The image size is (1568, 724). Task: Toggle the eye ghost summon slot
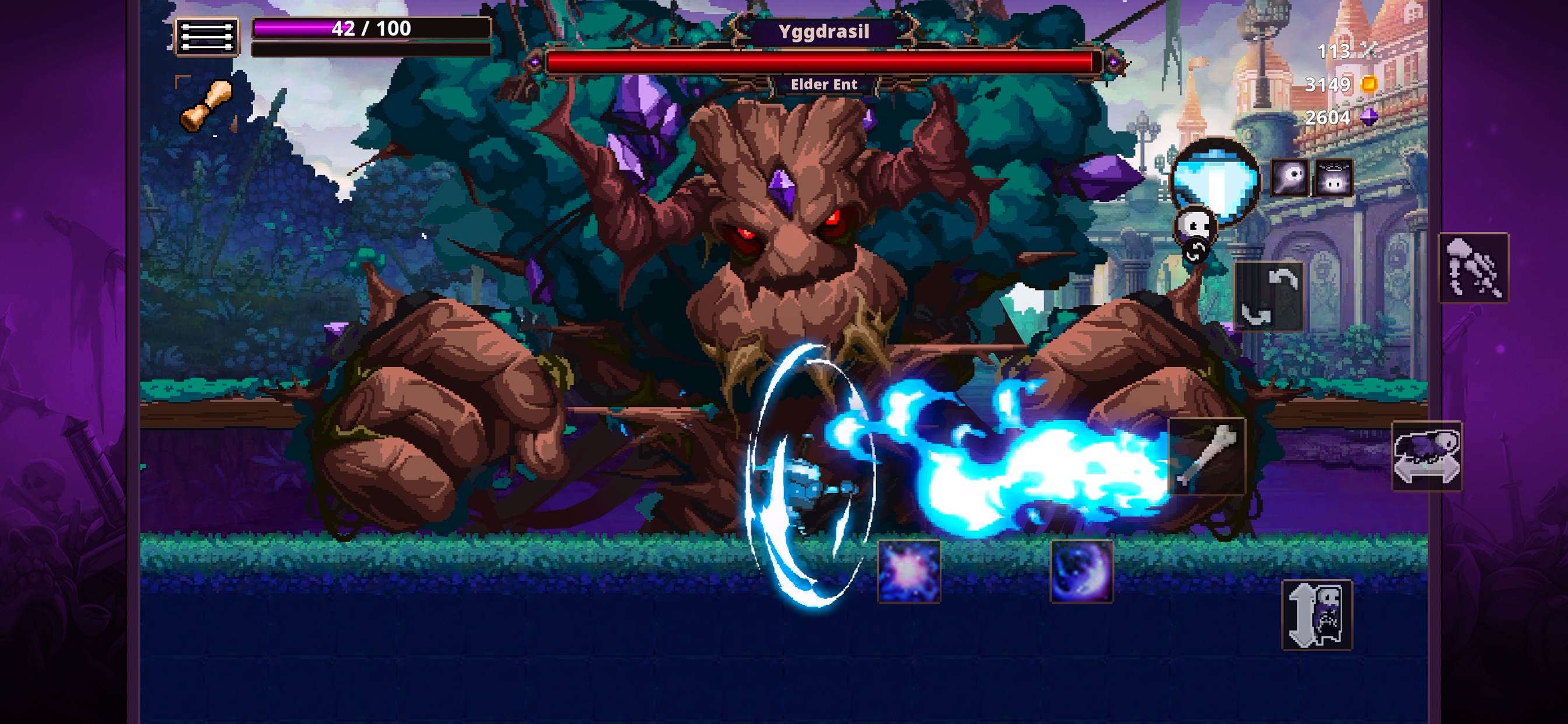(x=1290, y=178)
